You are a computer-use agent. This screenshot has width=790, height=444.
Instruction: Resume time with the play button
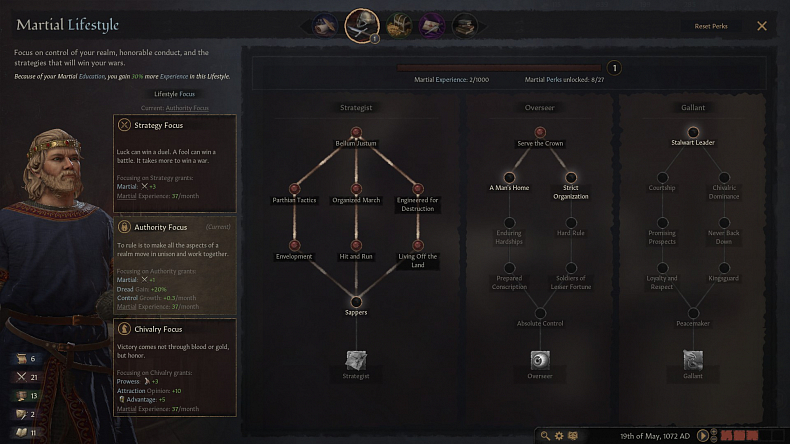click(x=704, y=436)
